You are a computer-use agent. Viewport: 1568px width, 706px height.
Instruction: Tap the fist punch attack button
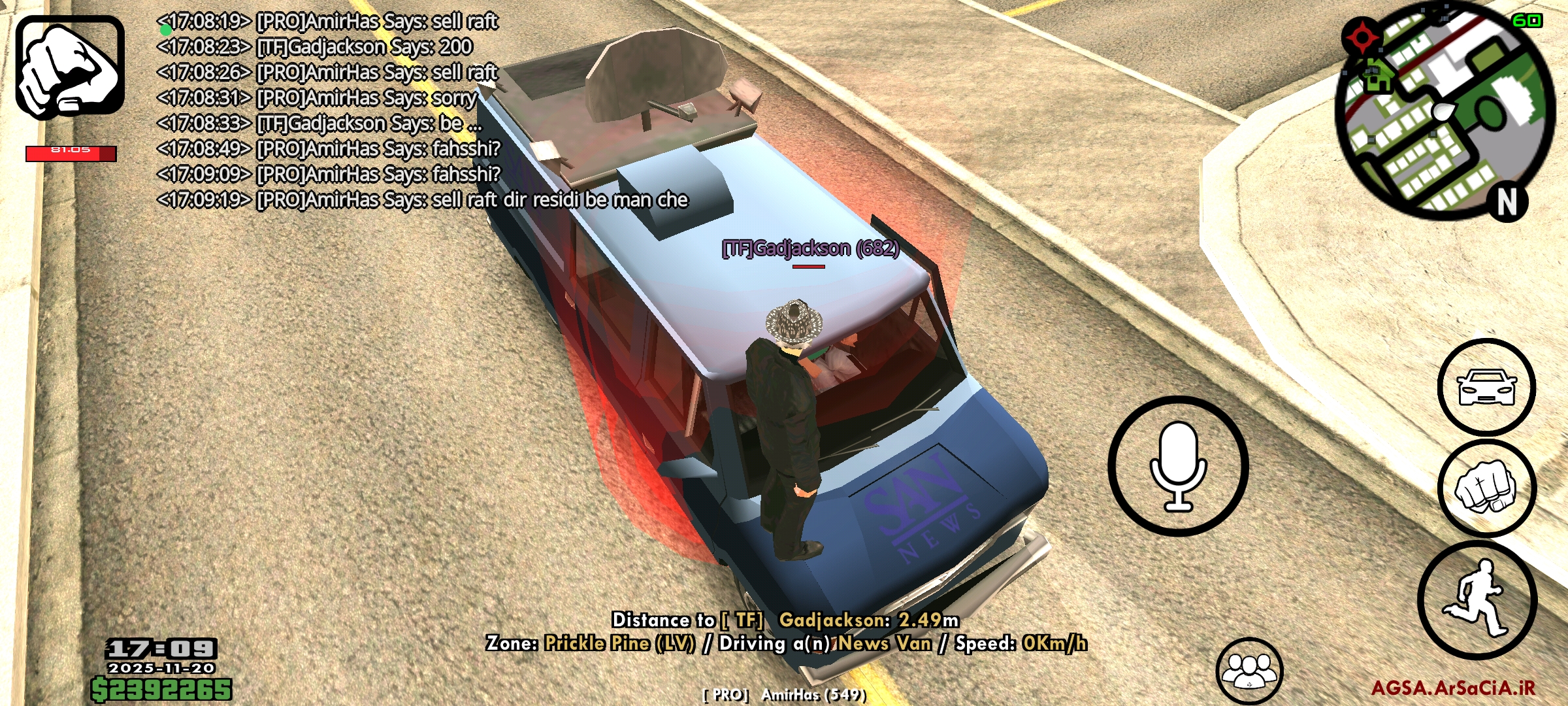(x=1486, y=488)
